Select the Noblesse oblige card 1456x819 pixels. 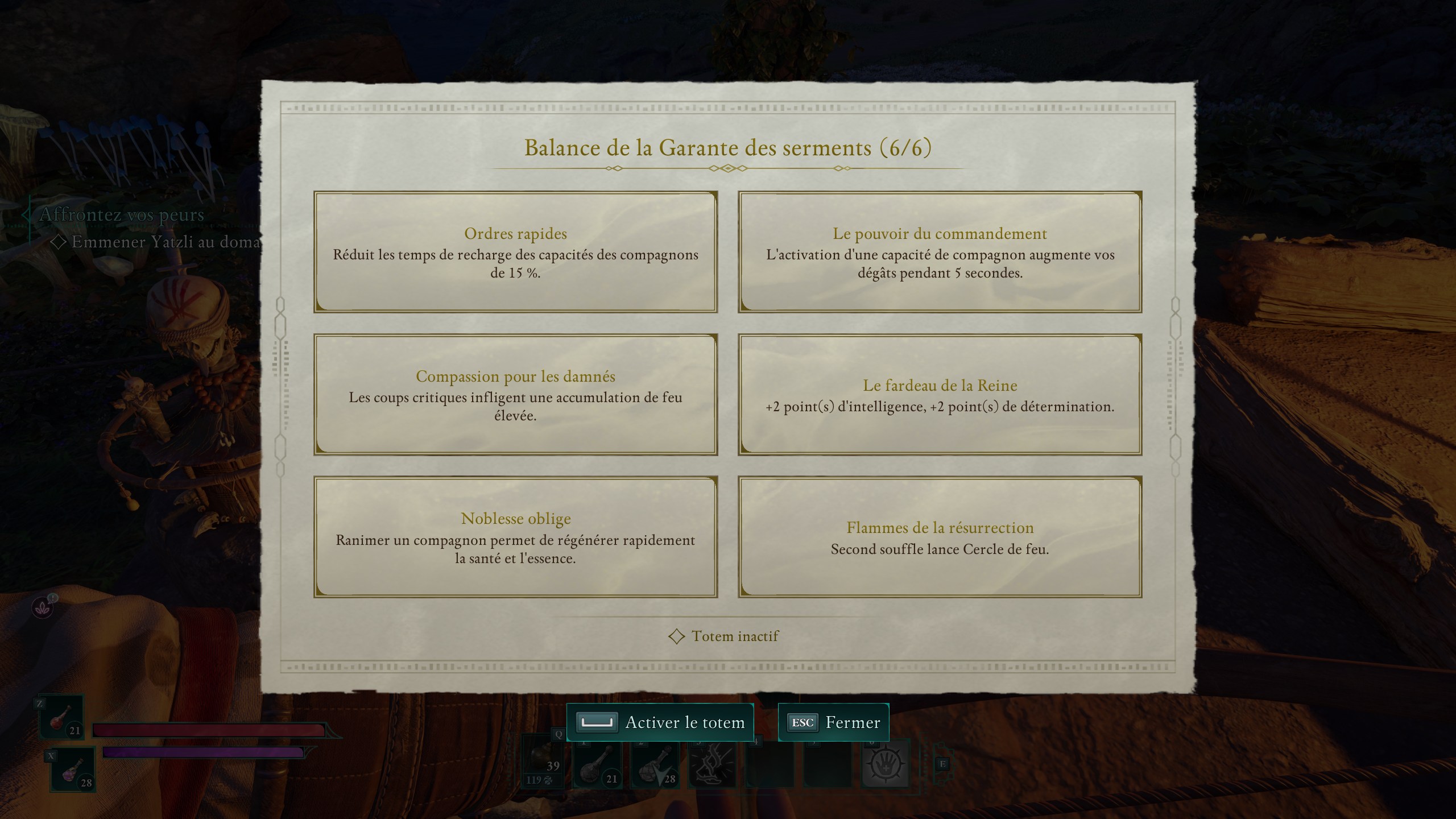click(x=515, y=536)
